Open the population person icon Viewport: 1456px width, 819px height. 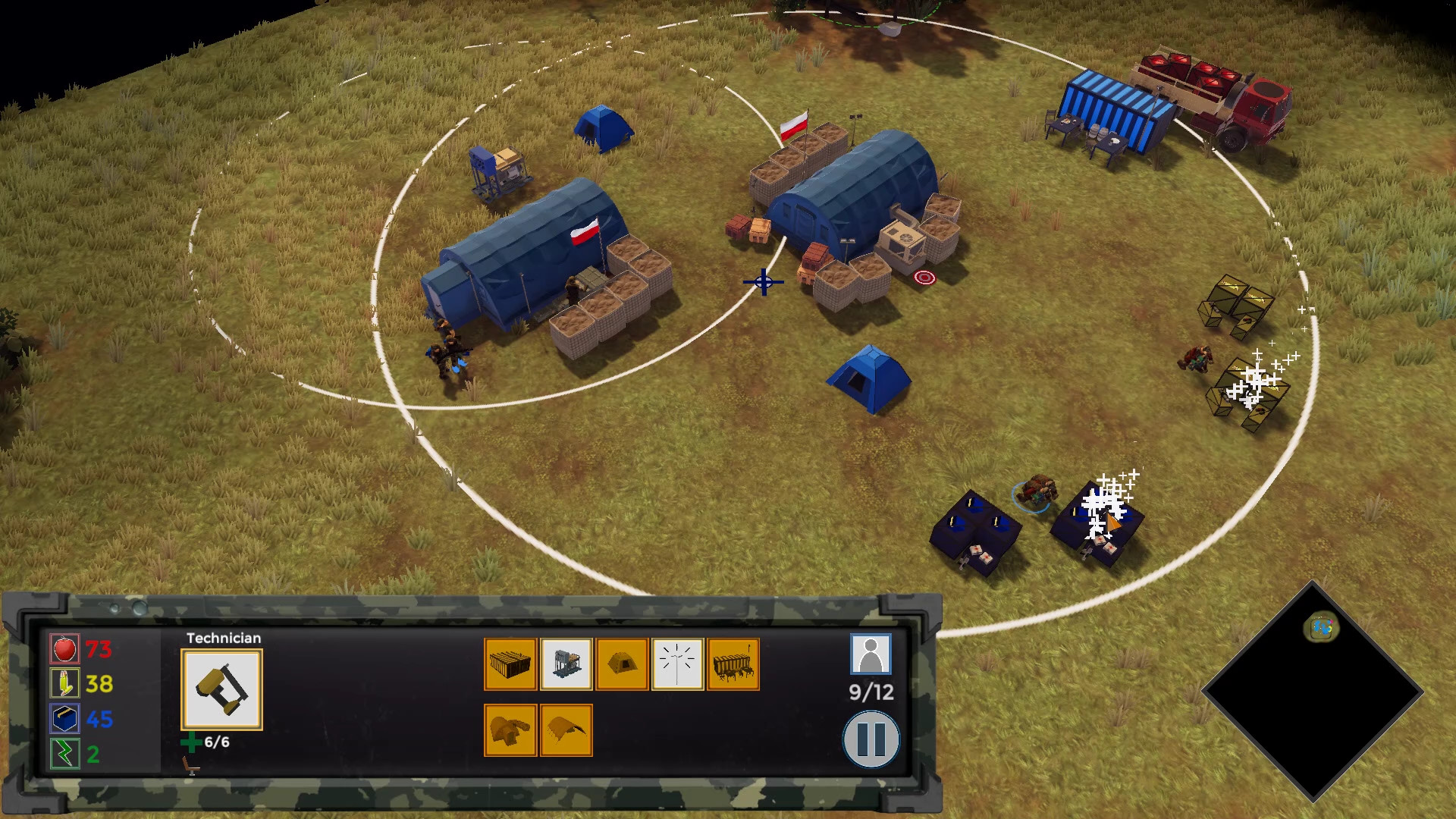coord(870,654)
